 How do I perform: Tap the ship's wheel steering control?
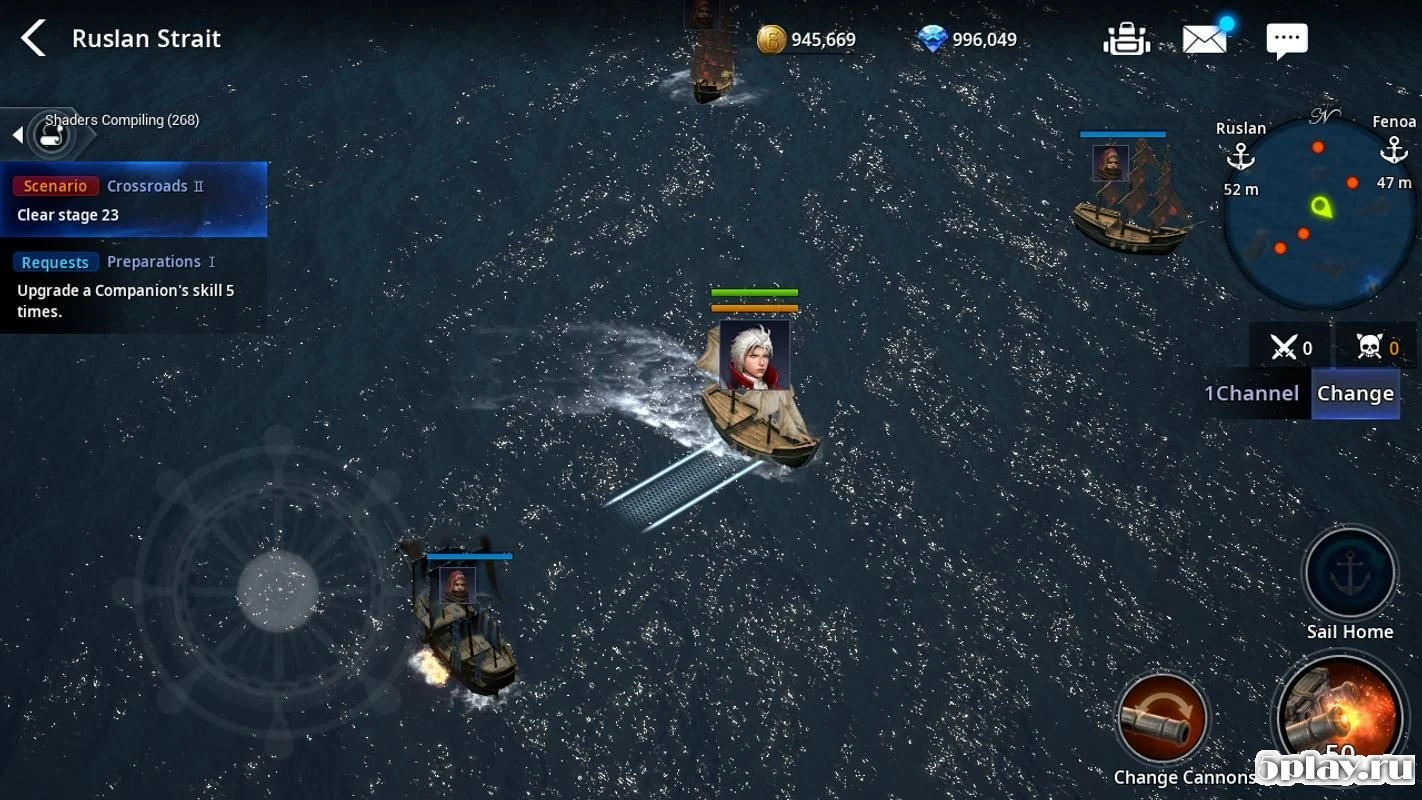[x=277, y=590]
